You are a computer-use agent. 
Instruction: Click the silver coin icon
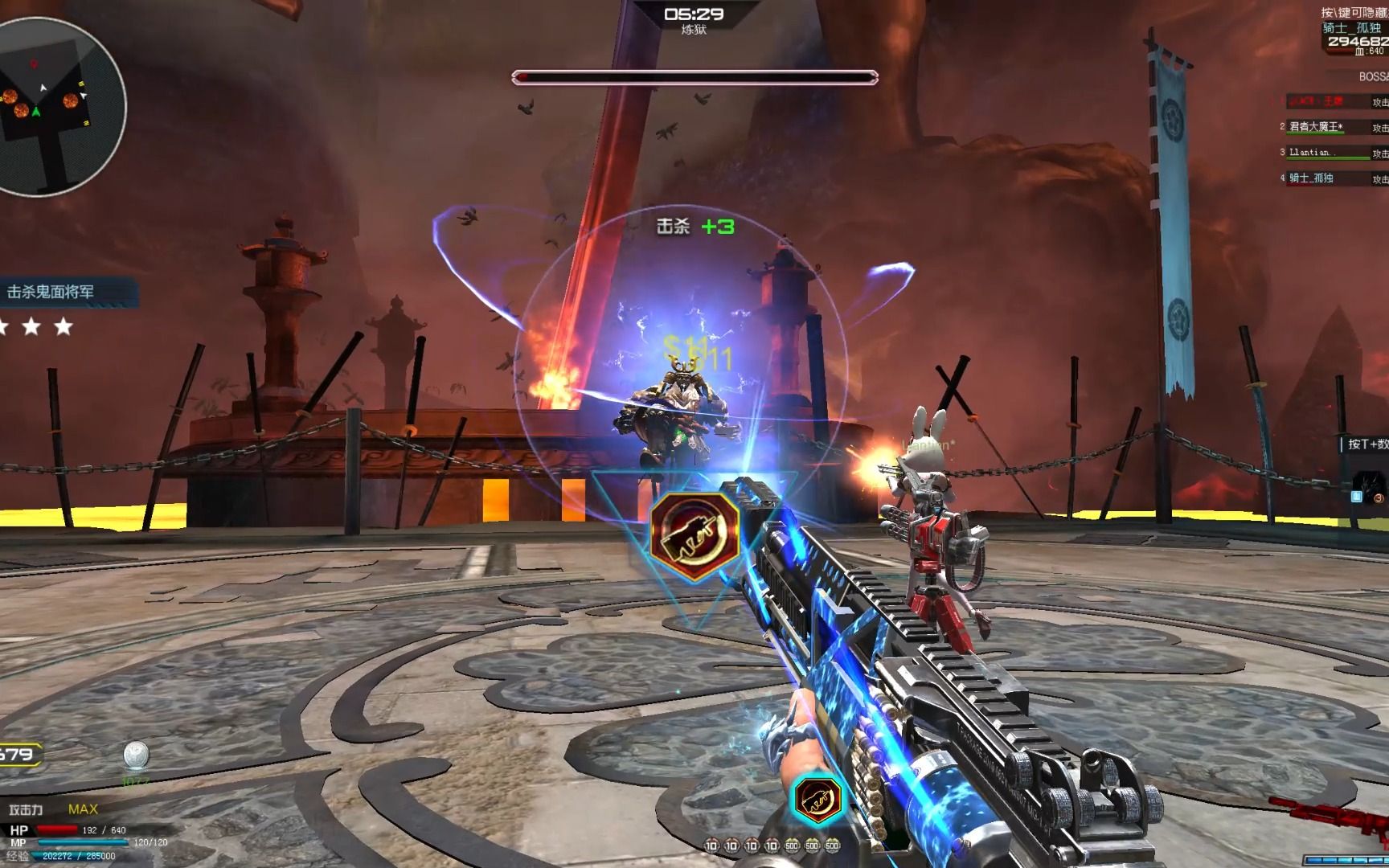tap(136, 755)
